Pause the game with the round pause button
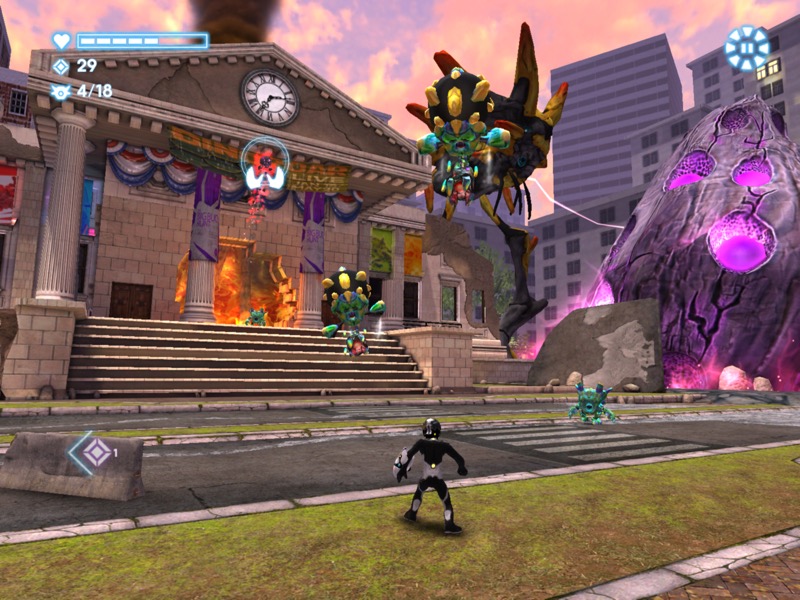 point(747,48)
